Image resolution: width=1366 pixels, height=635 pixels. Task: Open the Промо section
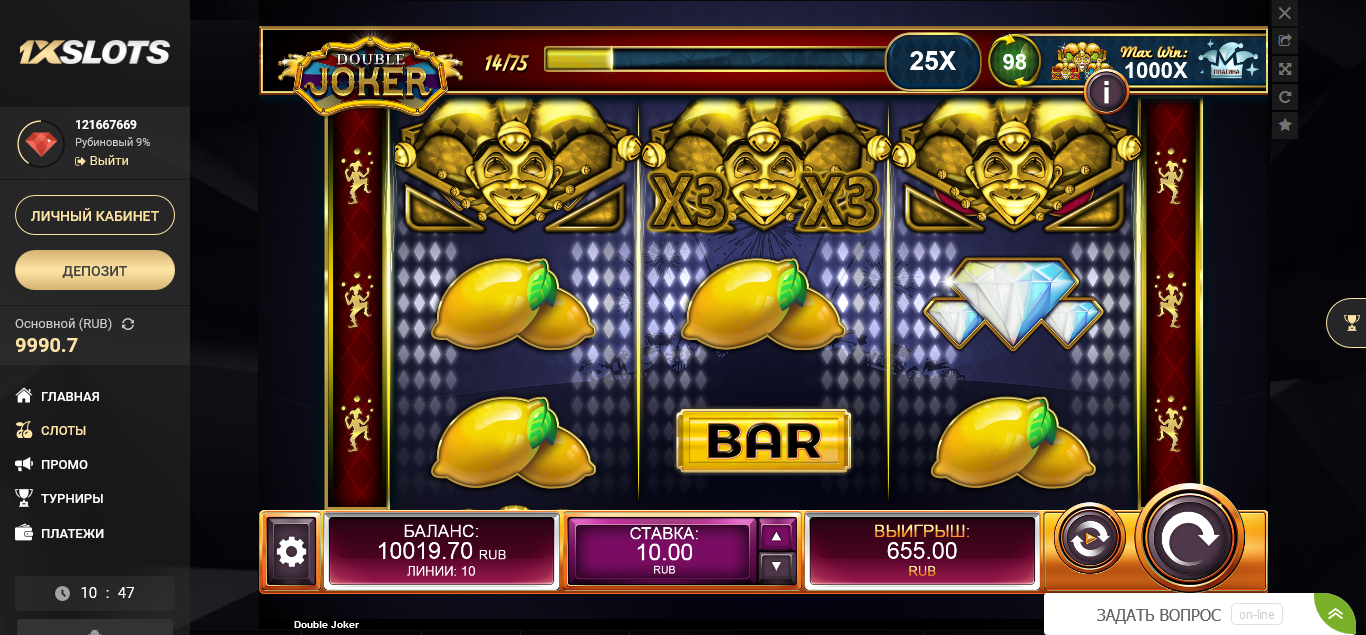click(x=64, y=464)
